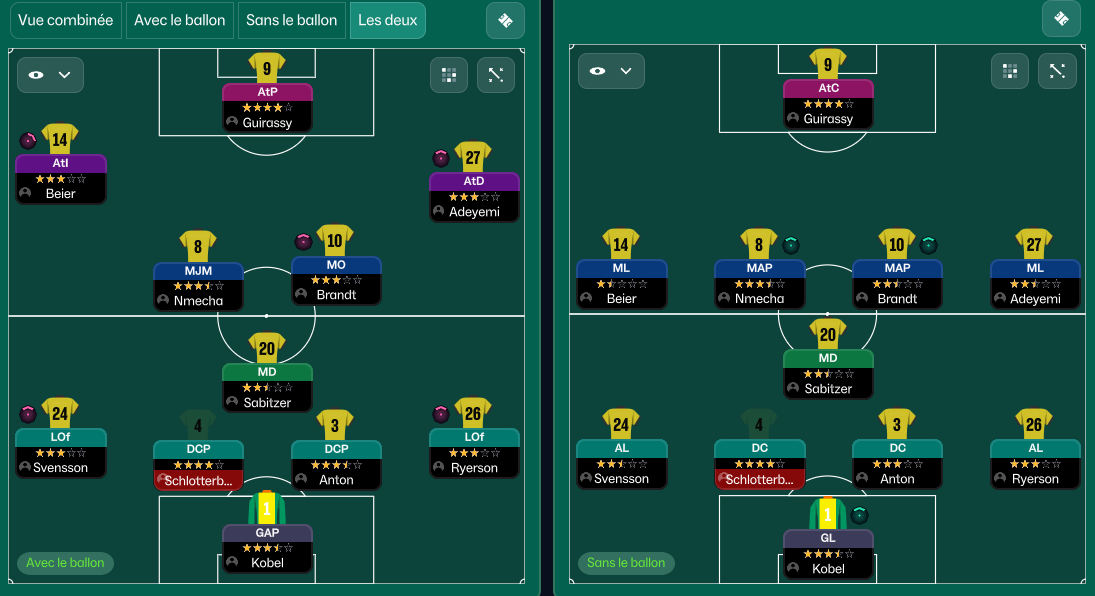
Task: Choose Adeyemi's AtD winger card
Action: (x=474, y=196)
